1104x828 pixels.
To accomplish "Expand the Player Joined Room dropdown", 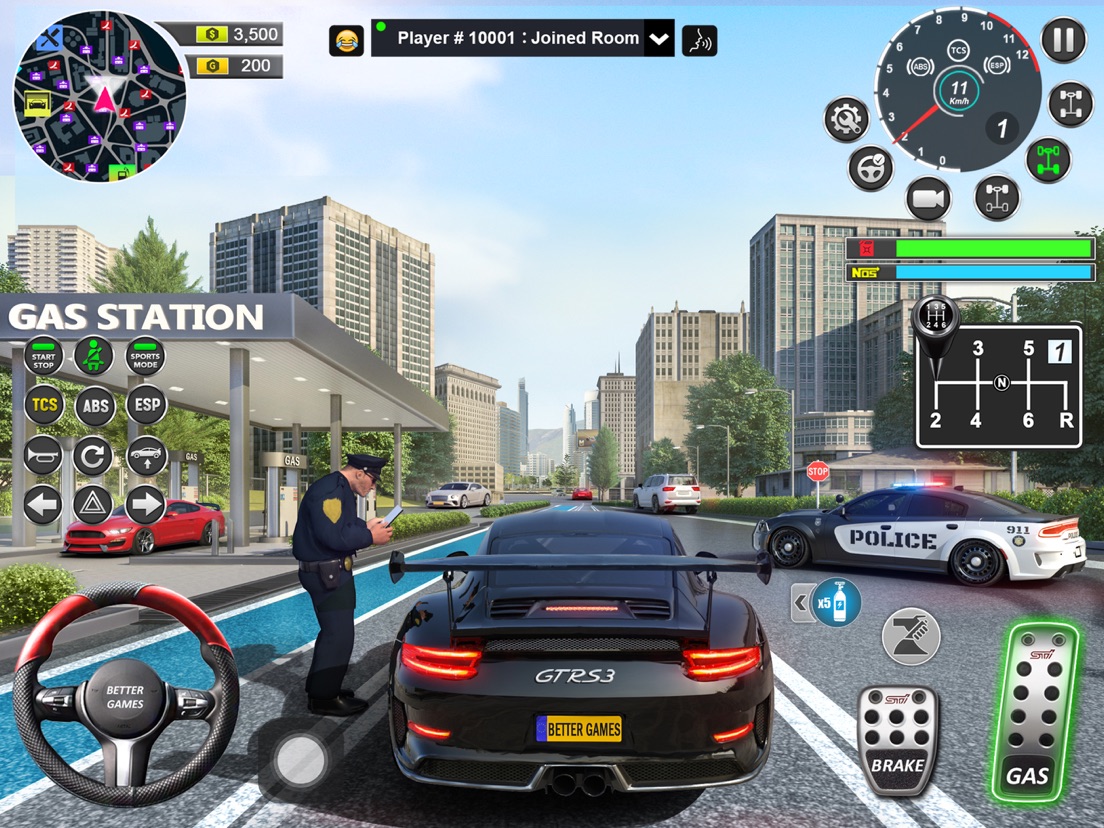I will pyautogui.click(x=658, y=39).
